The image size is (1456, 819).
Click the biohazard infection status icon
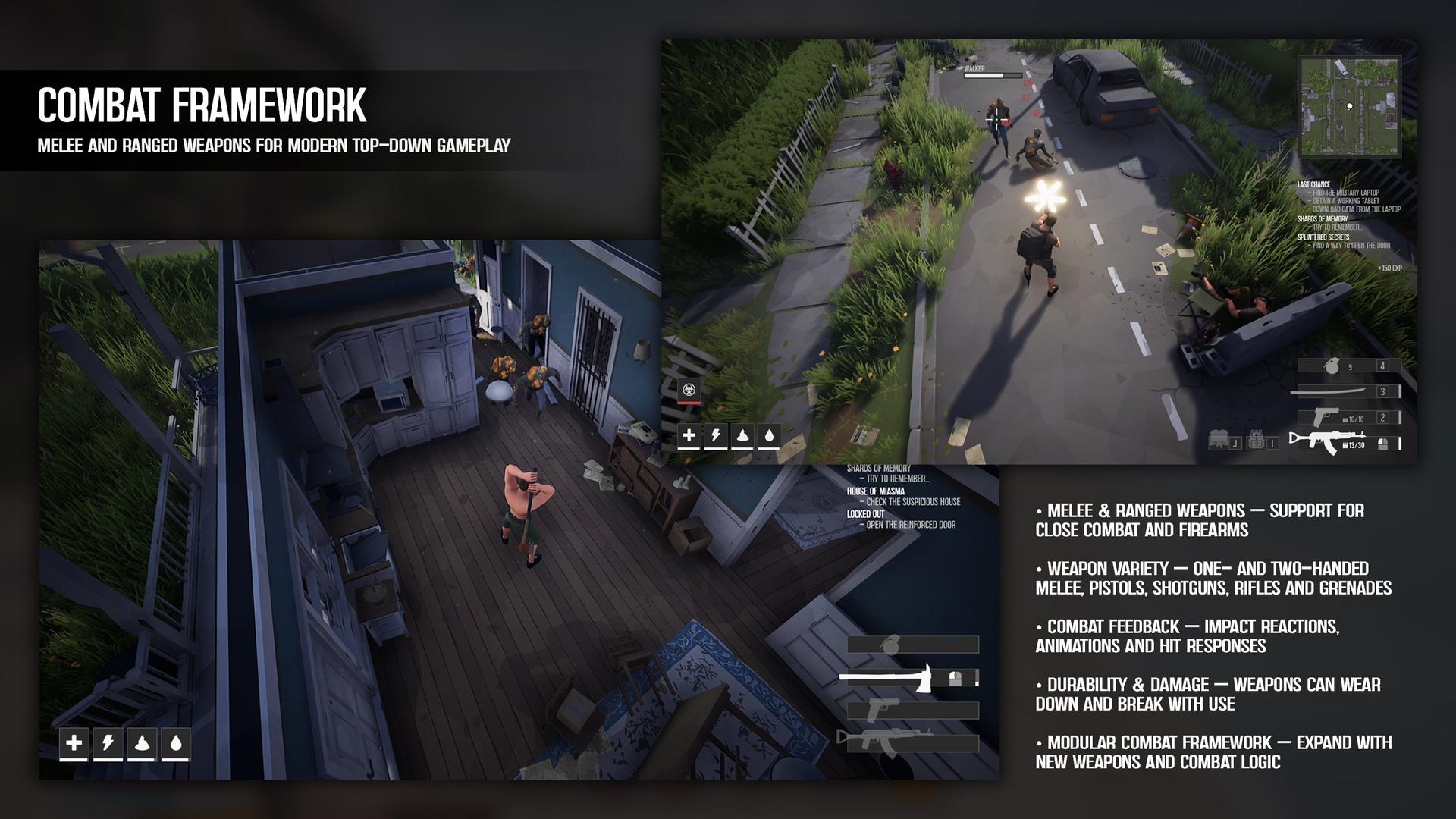(689, 389)
